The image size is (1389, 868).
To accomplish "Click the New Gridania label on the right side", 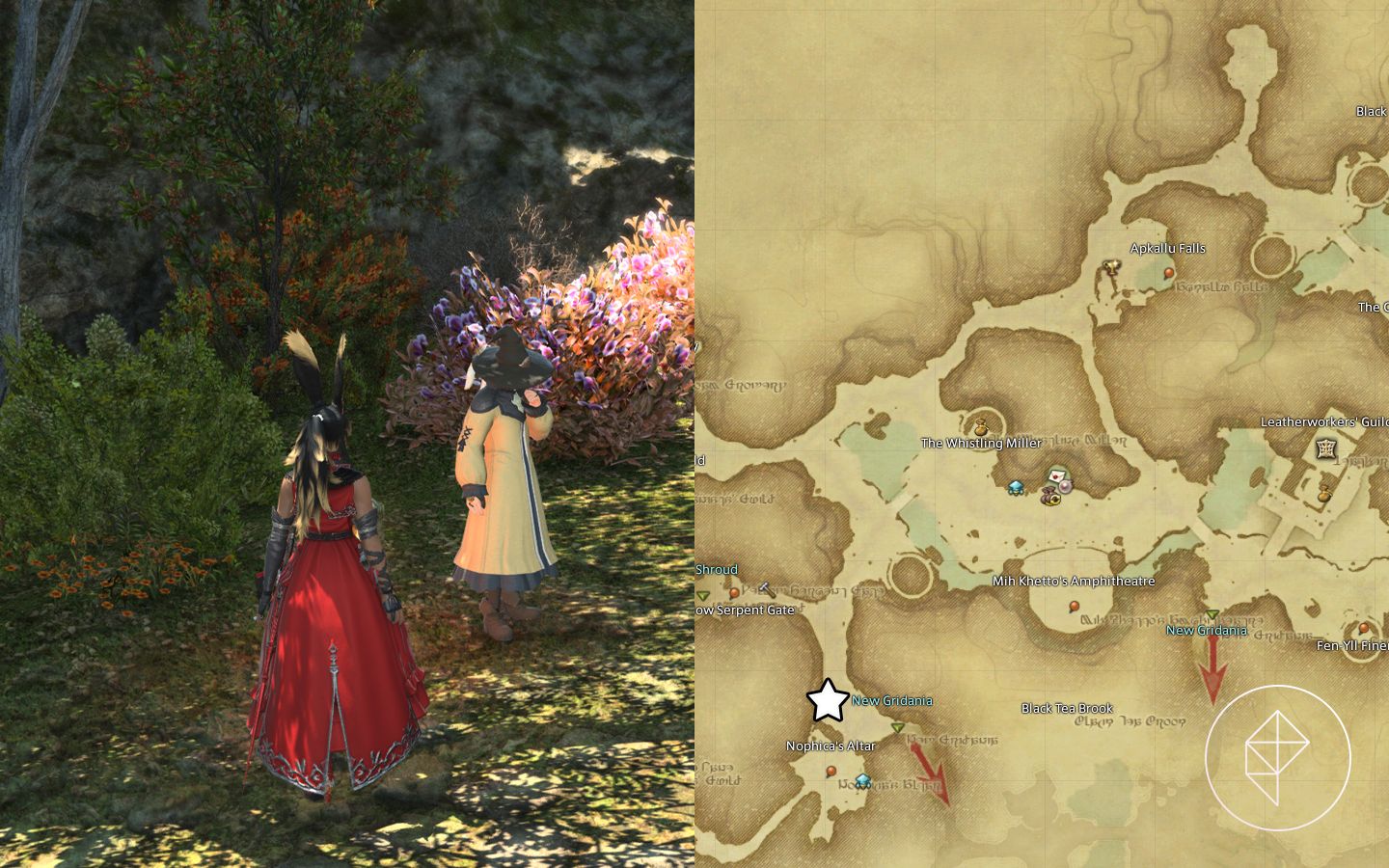I will point(1207,631).
